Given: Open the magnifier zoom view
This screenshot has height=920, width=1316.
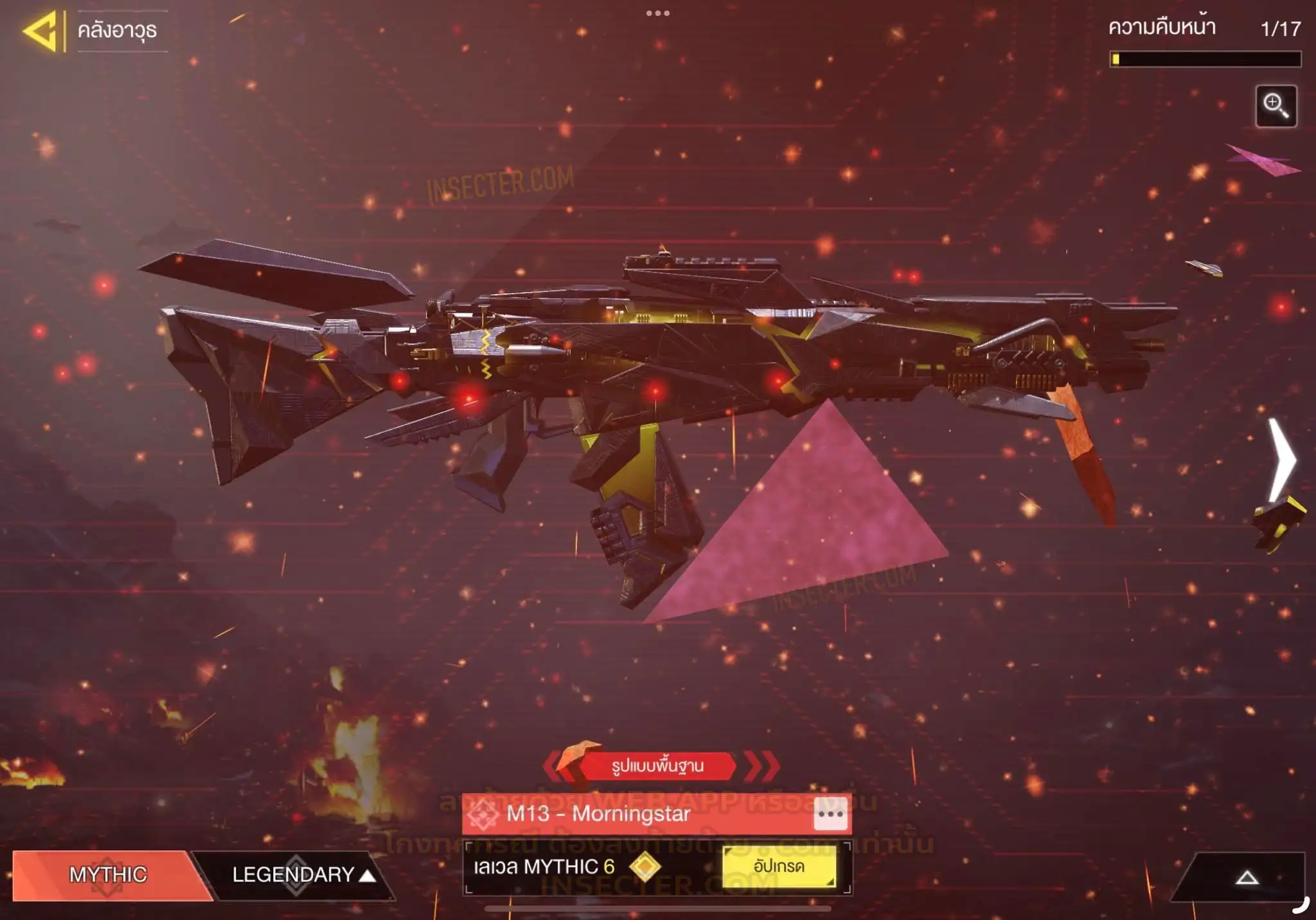Looking at the screenshot, I should pyautogui.click(x=1276, y=106).
